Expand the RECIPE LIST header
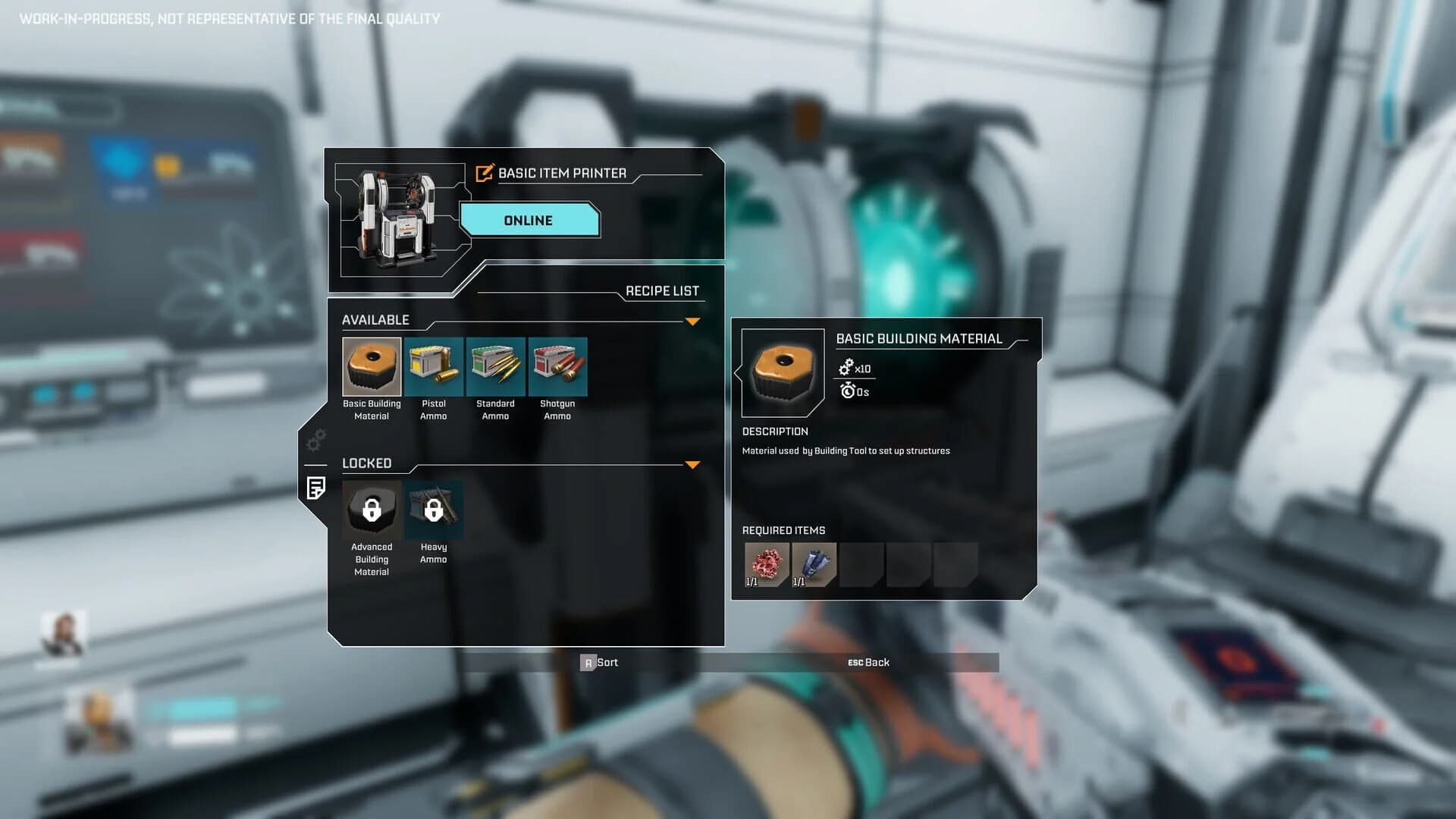This screenshot has width=1456, height=819. [662, 290]
